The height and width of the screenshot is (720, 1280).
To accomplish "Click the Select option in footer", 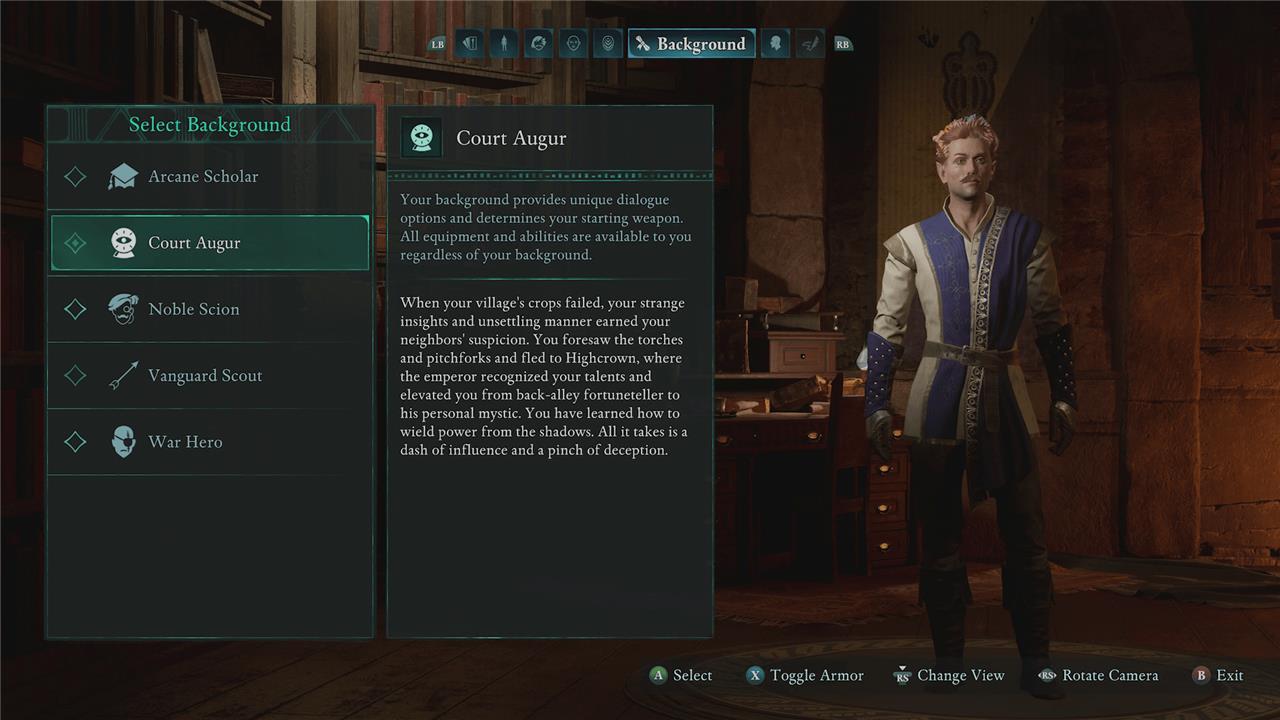I will 681,675.
